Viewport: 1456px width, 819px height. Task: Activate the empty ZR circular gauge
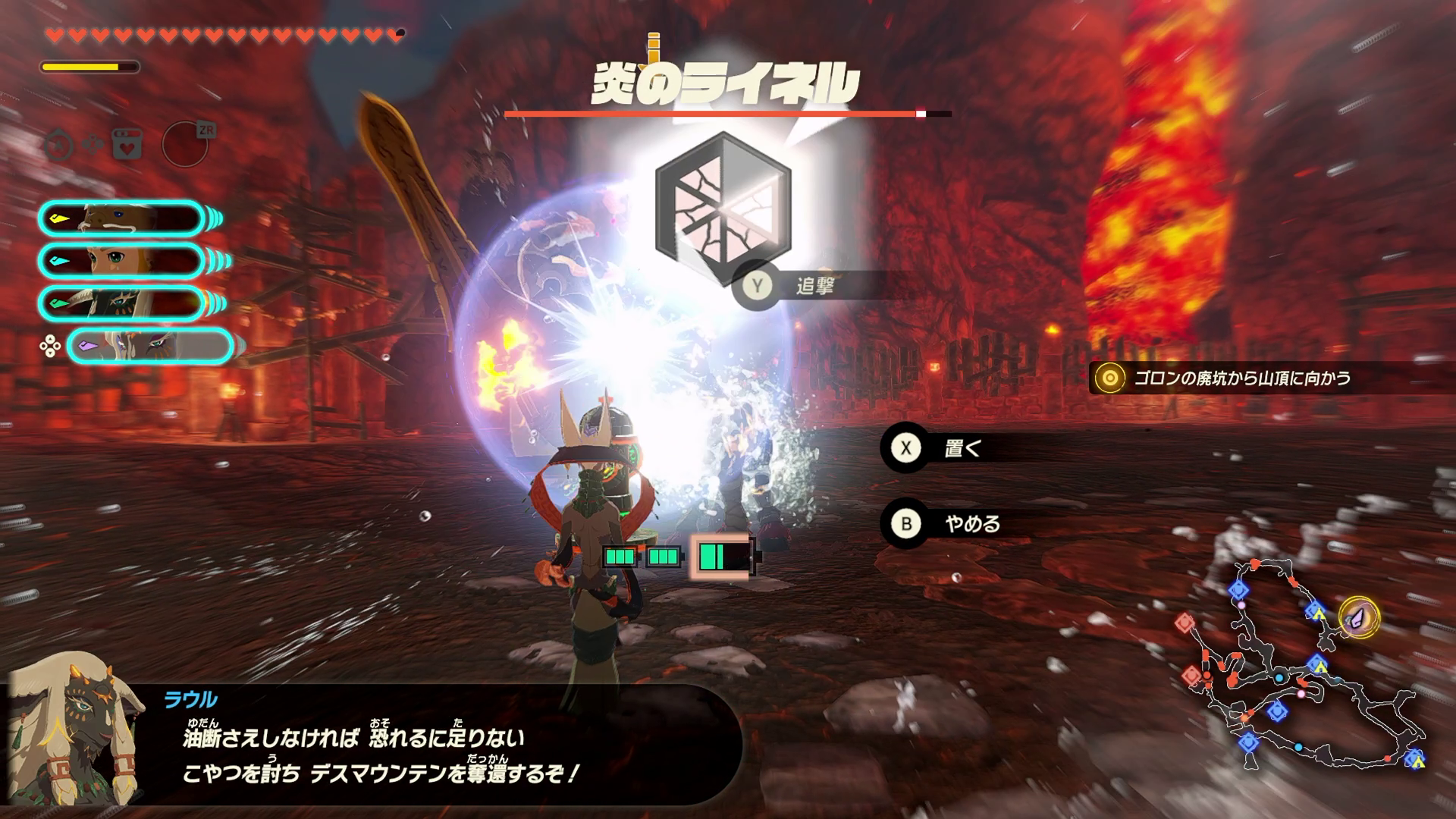click(185, 143)
